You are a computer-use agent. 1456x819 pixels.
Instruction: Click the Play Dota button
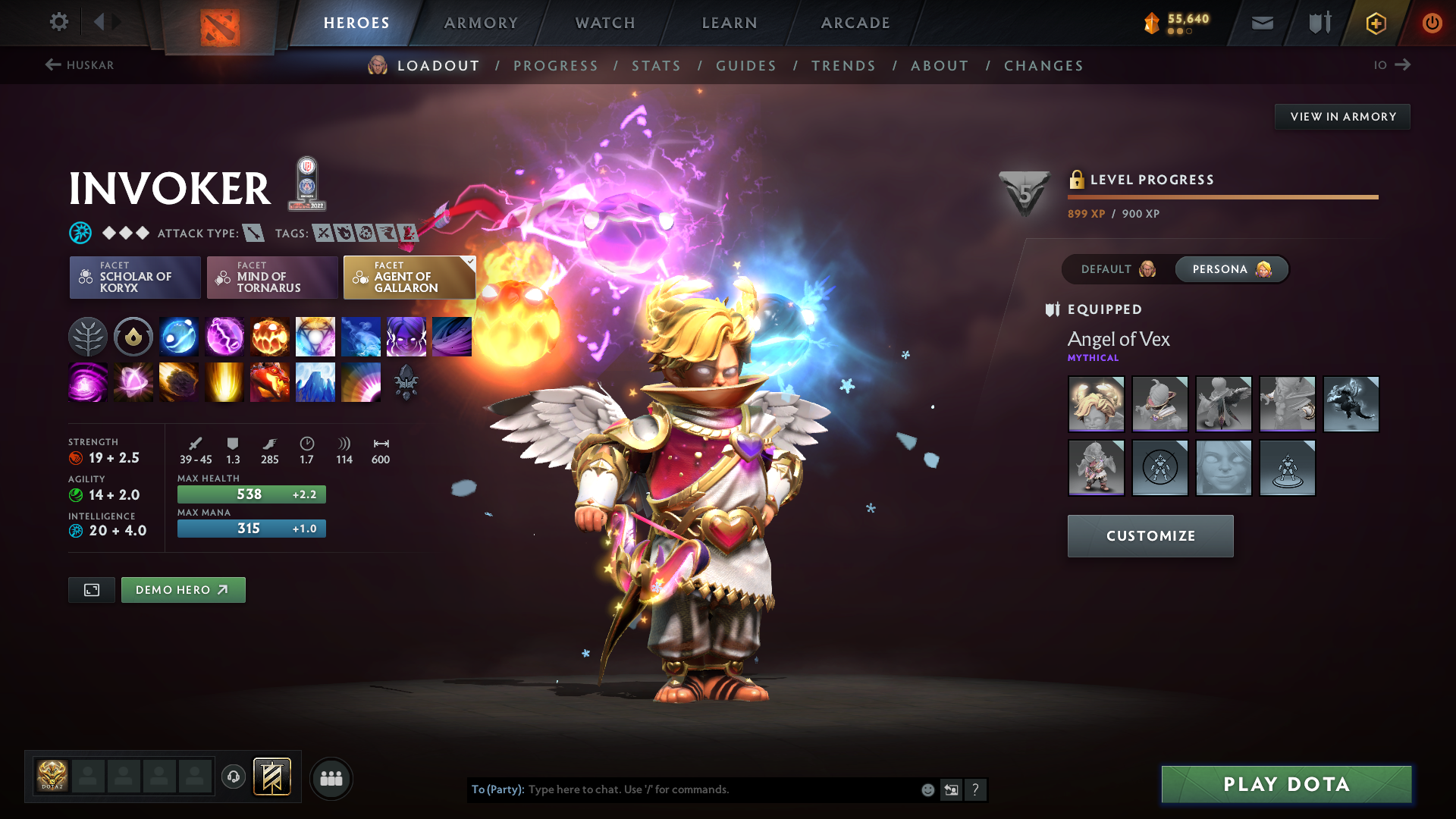[1286, 784]
